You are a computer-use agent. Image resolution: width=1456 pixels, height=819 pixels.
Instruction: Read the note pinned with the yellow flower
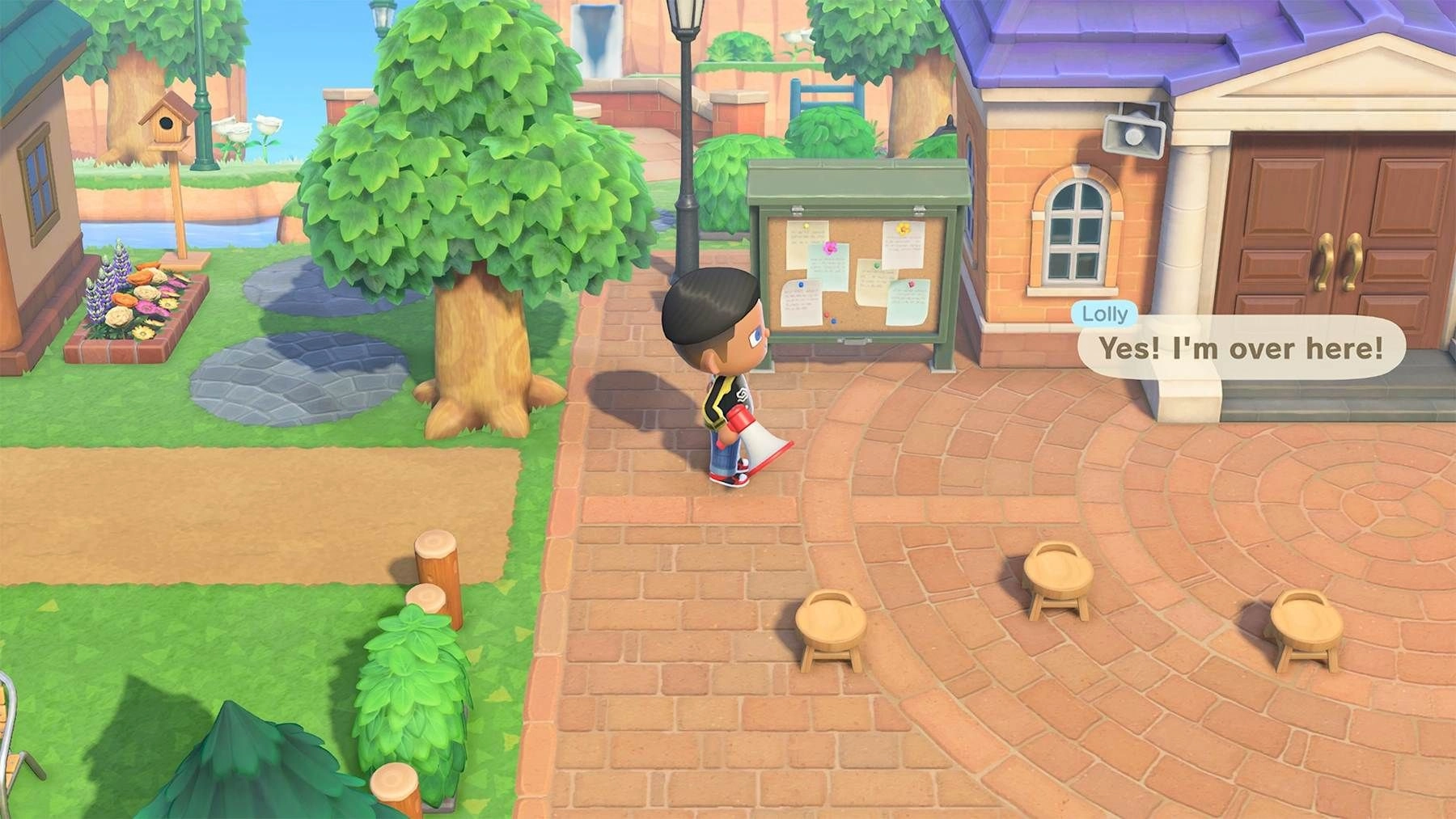point(902,247)
